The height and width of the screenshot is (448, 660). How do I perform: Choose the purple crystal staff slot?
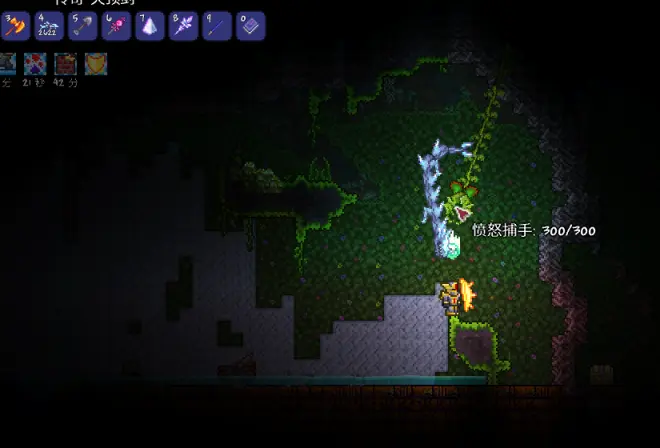pos(183,26)
